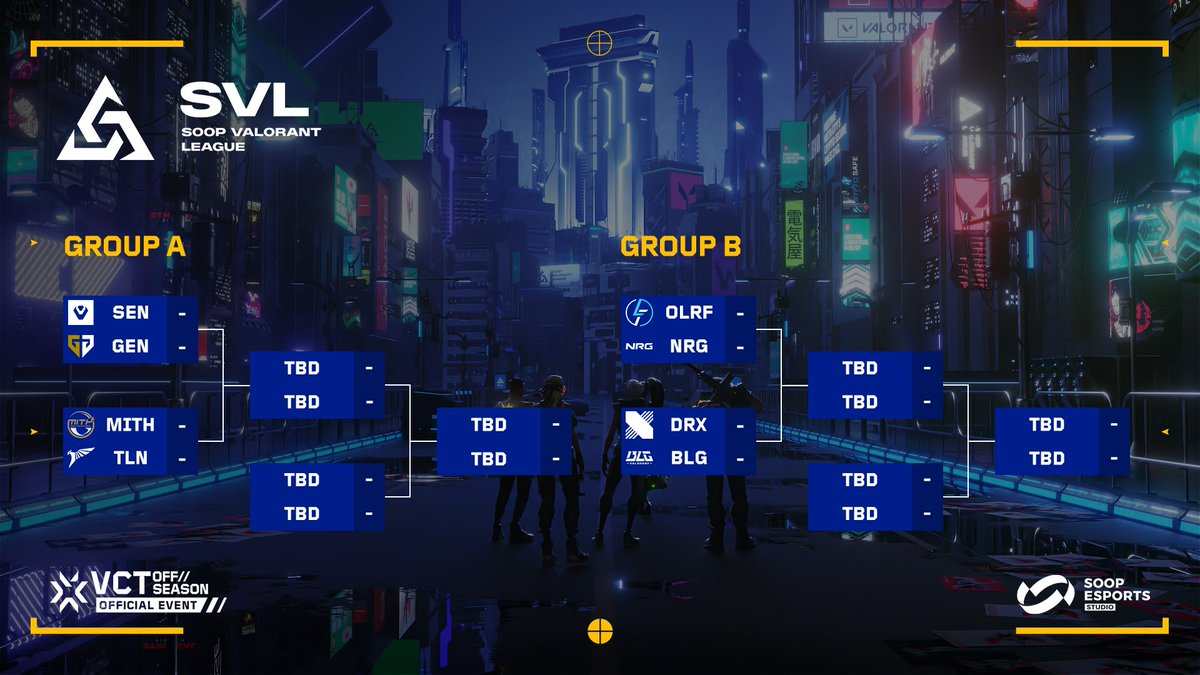Select the NRG bracket entry

pos(688,347)
